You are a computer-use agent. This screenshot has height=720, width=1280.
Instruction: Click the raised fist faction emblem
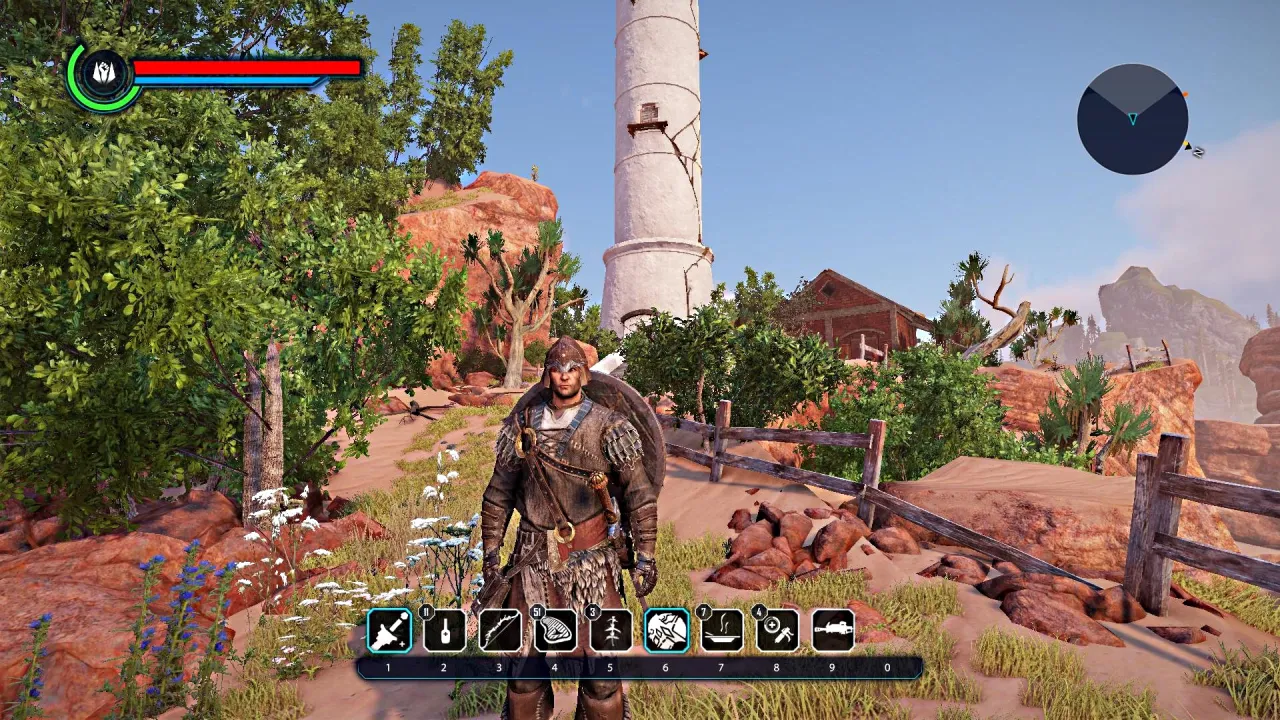click(x=104, y=72)
